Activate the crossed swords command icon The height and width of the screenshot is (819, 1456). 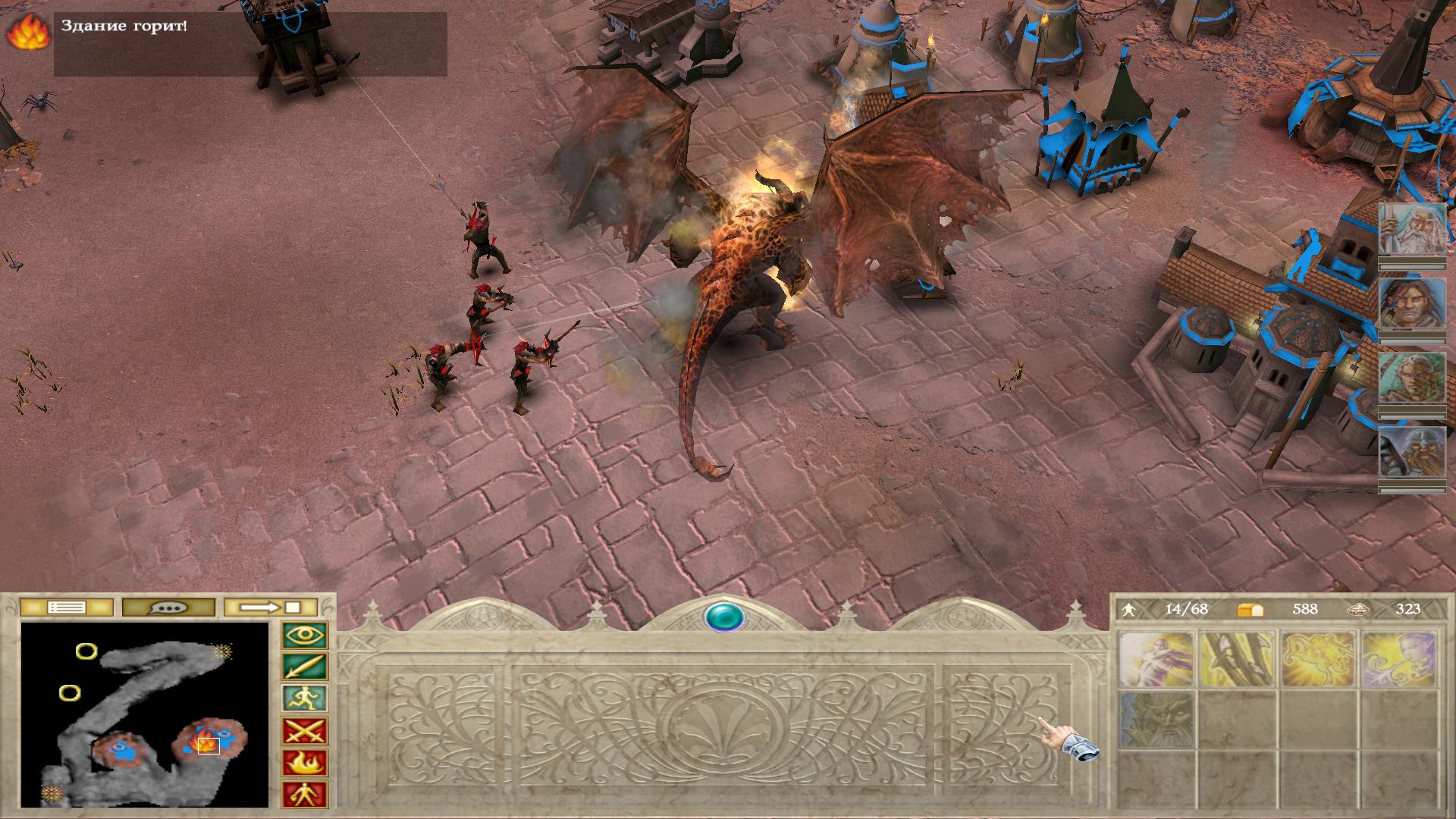click(x=305, y=731)
